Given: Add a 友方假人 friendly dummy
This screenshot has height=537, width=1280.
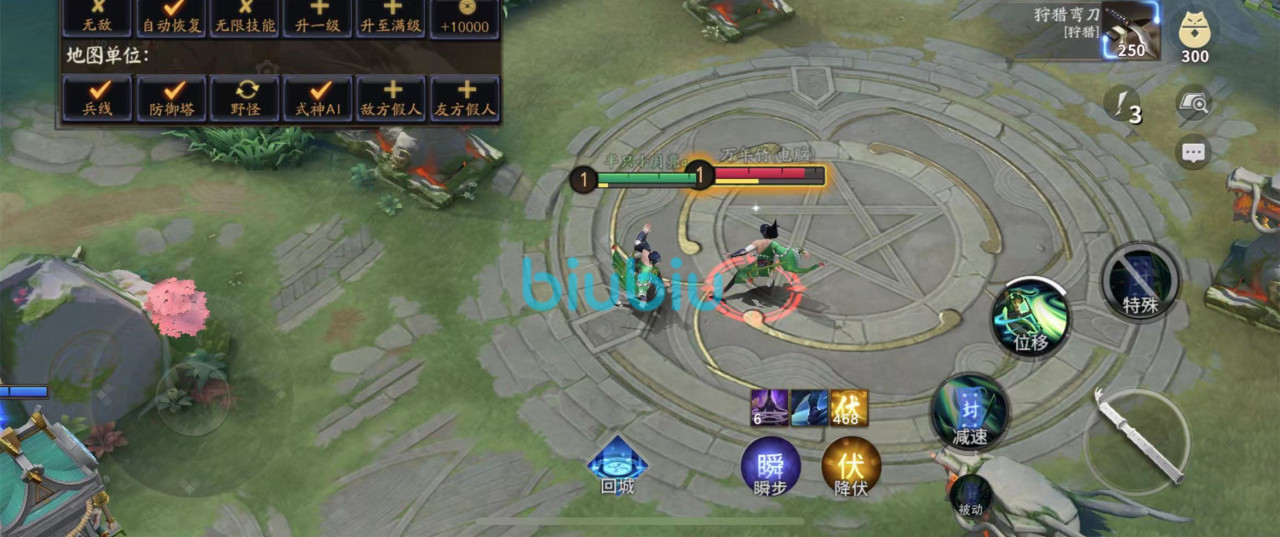Looking at the screenshot, I should pyautogui.click(x=466, y=98).
